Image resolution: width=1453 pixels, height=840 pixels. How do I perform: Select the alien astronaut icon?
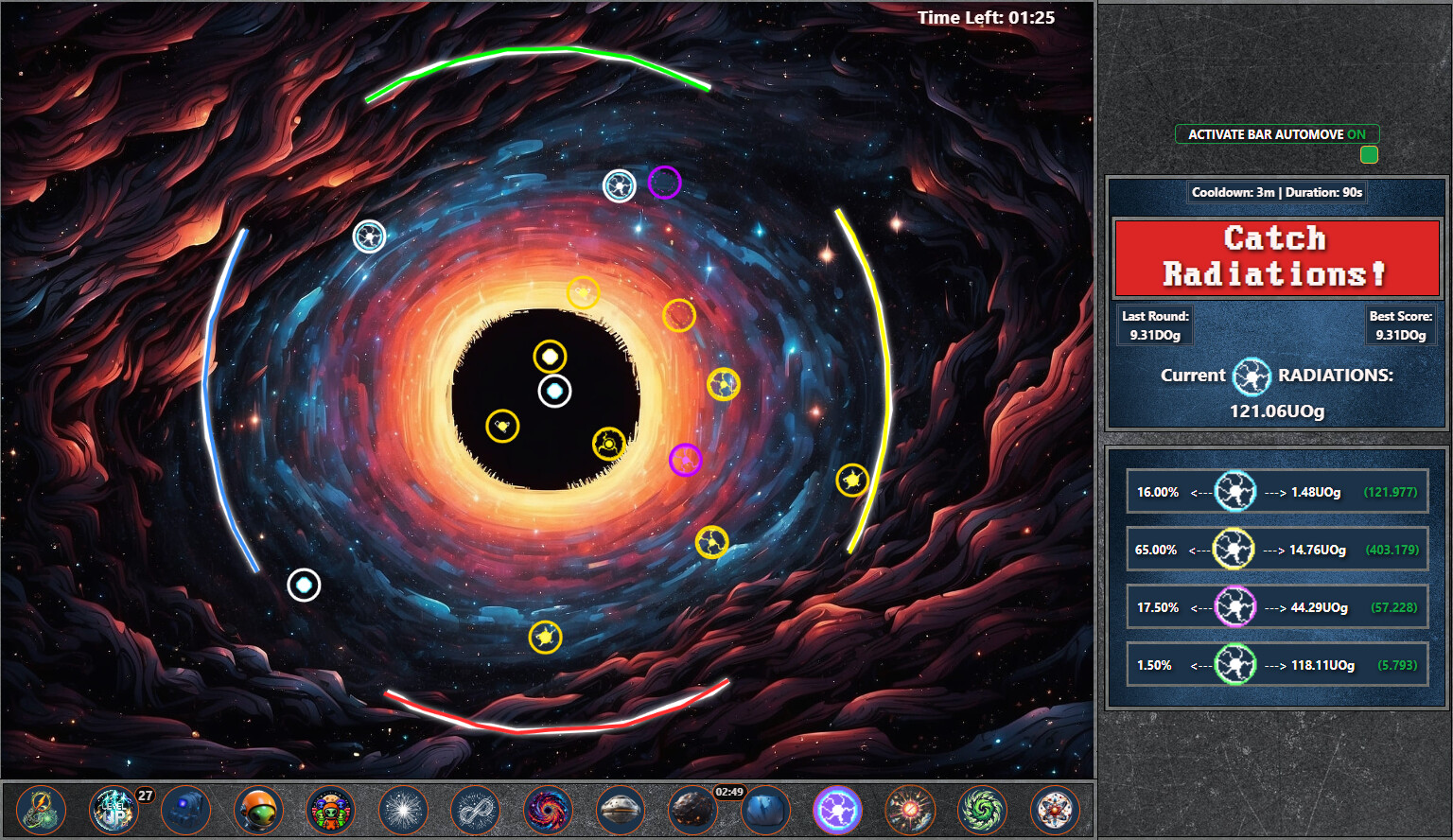[x=258, y=810]
